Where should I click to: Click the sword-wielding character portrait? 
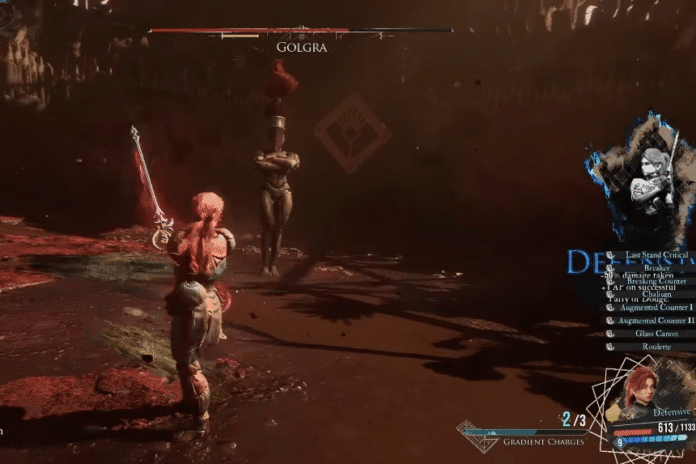point(648,180)
